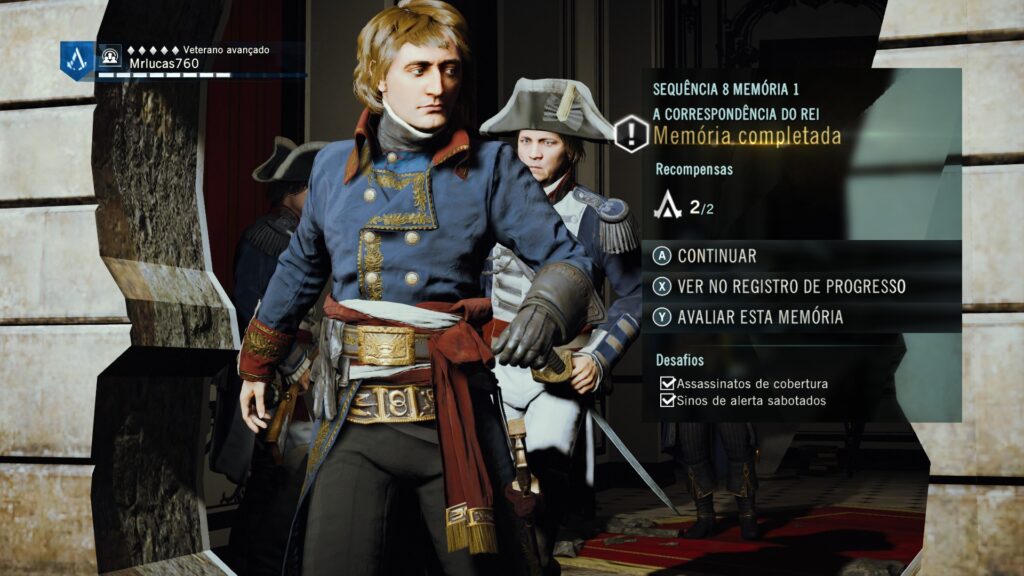
Task: Select Avaliar Esta Memória
Action: click(x=759, y=317)
